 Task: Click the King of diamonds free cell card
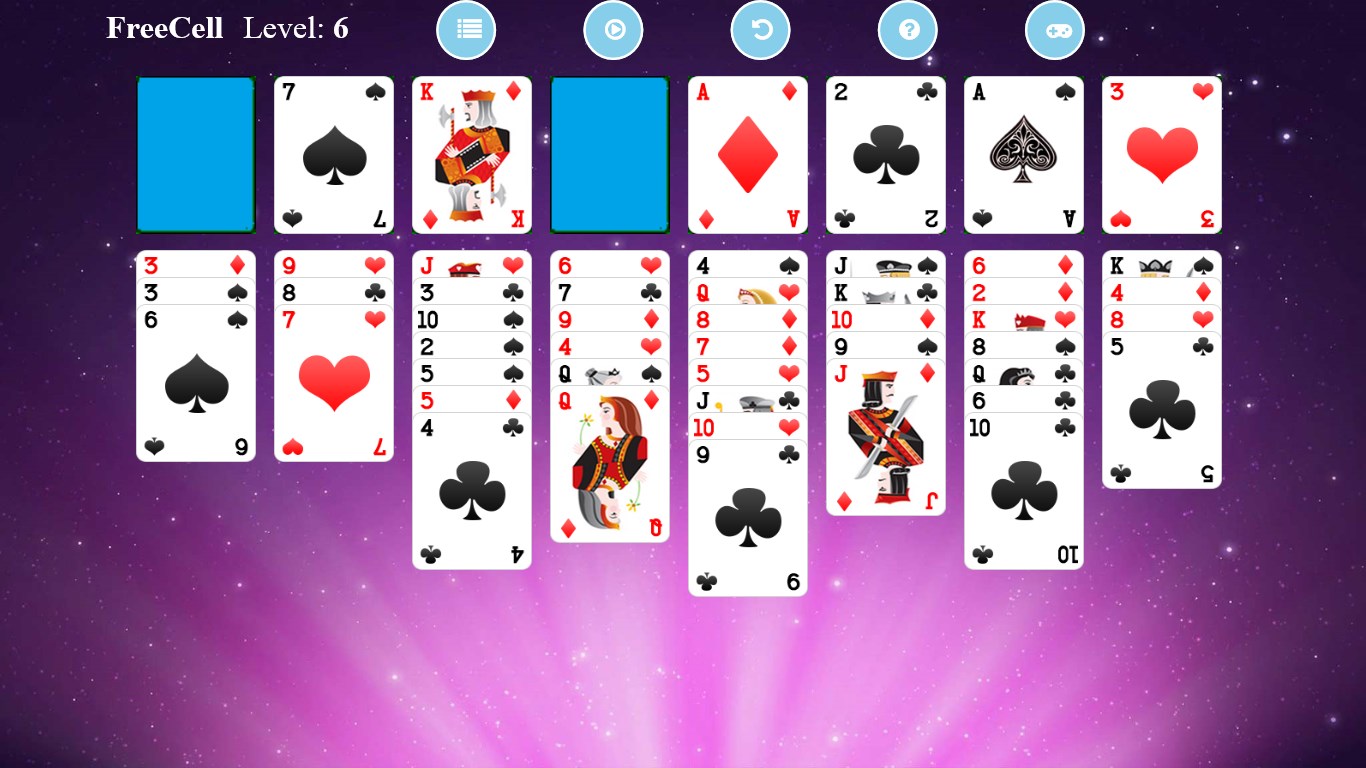click(x=471, y=155)
